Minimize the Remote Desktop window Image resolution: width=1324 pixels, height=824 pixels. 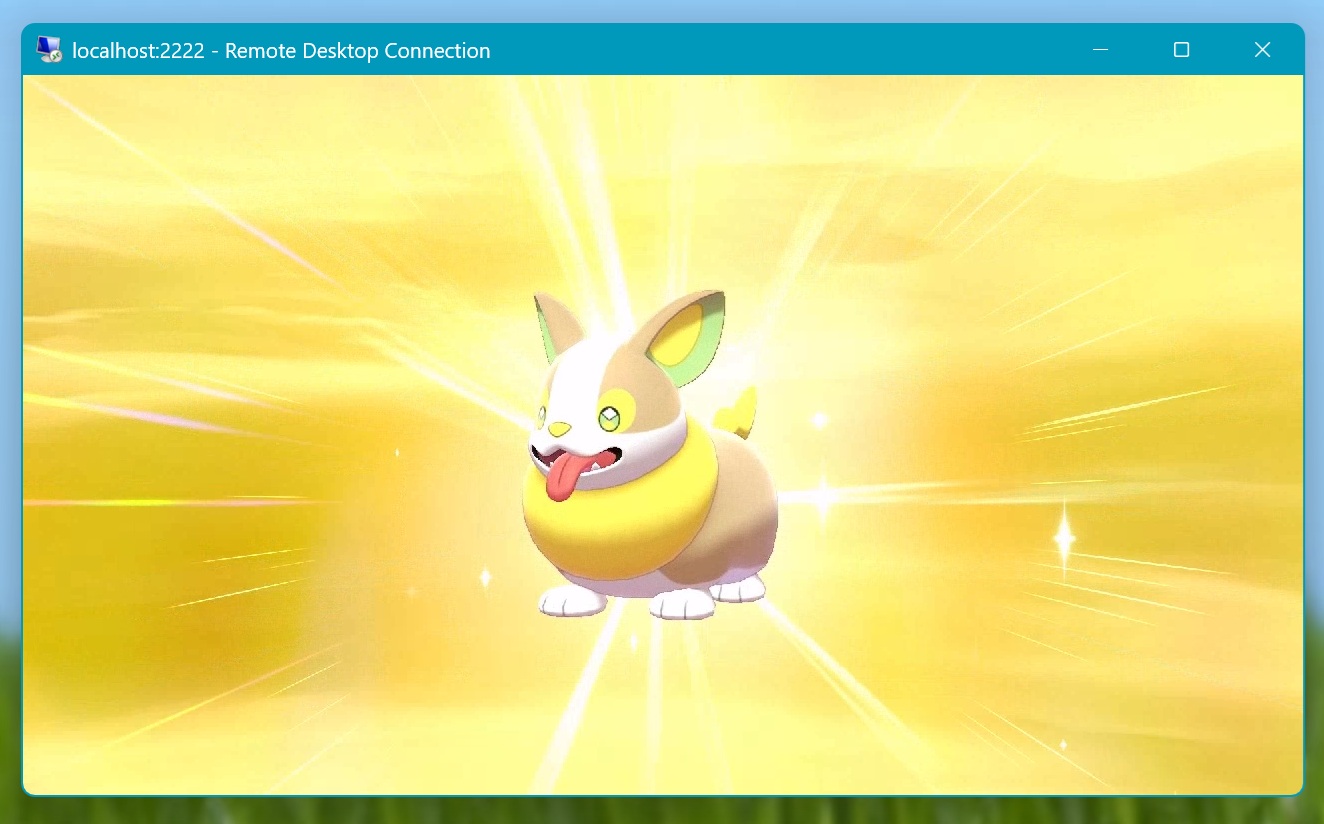click(1101, 49)
